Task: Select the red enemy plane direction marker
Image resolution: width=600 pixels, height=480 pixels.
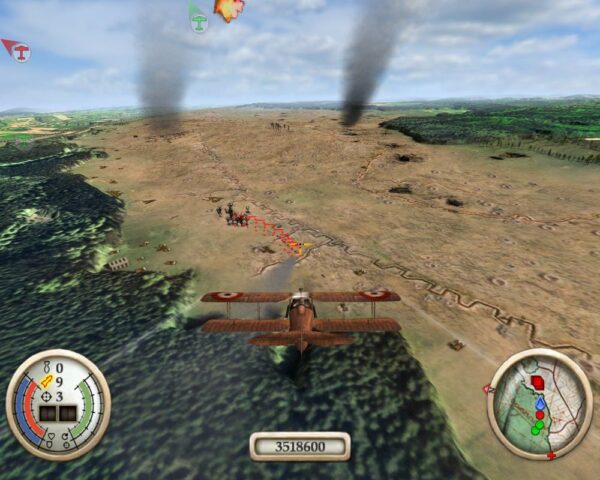Action: tap(16, 49)
